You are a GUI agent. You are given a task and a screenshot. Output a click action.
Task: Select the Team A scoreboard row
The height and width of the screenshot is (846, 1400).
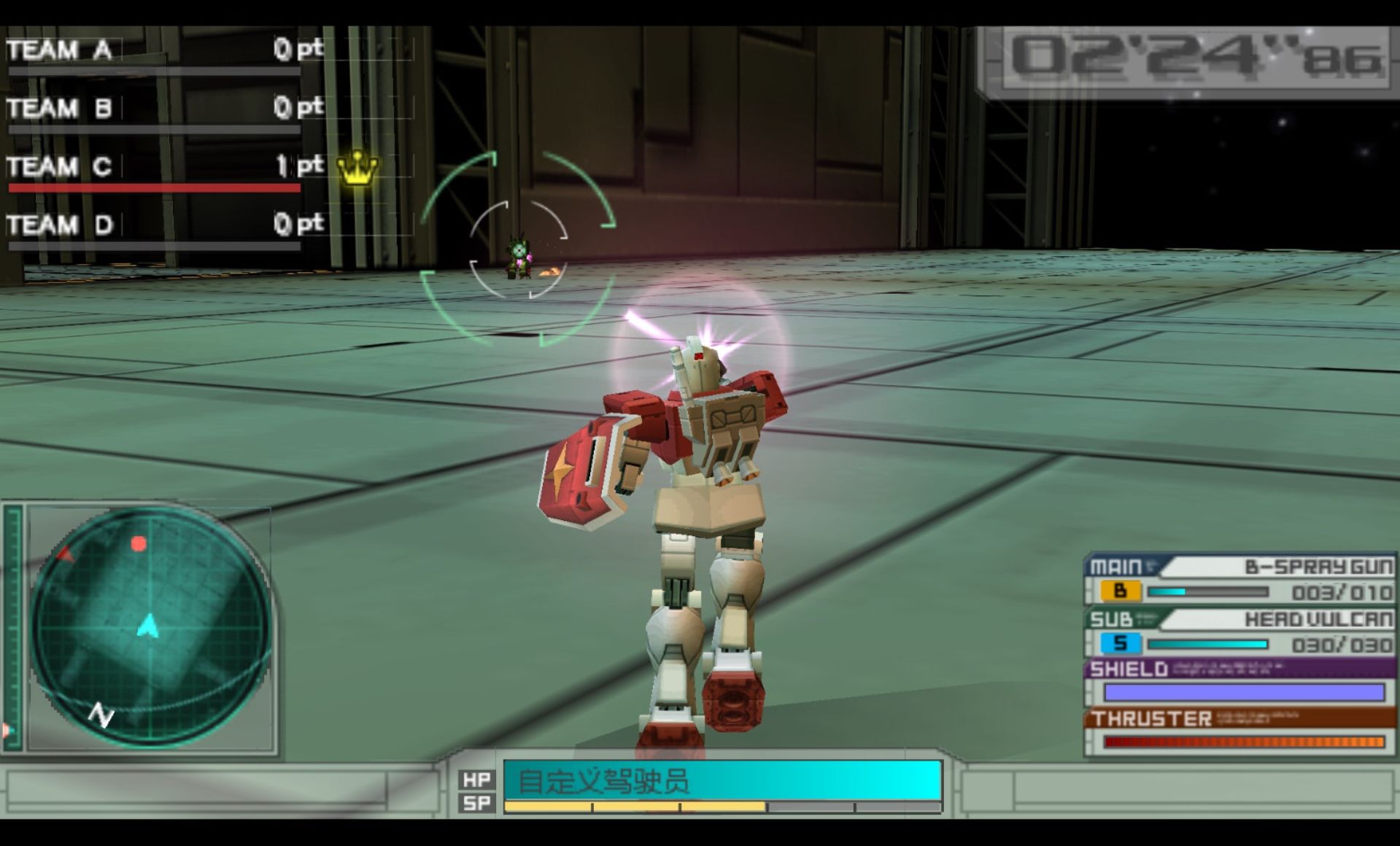(x=164, y=50)
